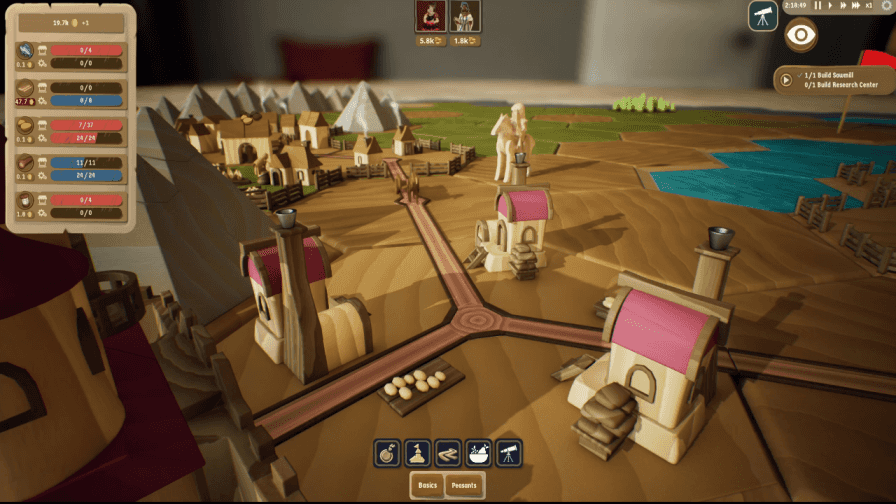Select the grey-robed character portrait
This screenshot has height=504, width=896.
[466, 16]
